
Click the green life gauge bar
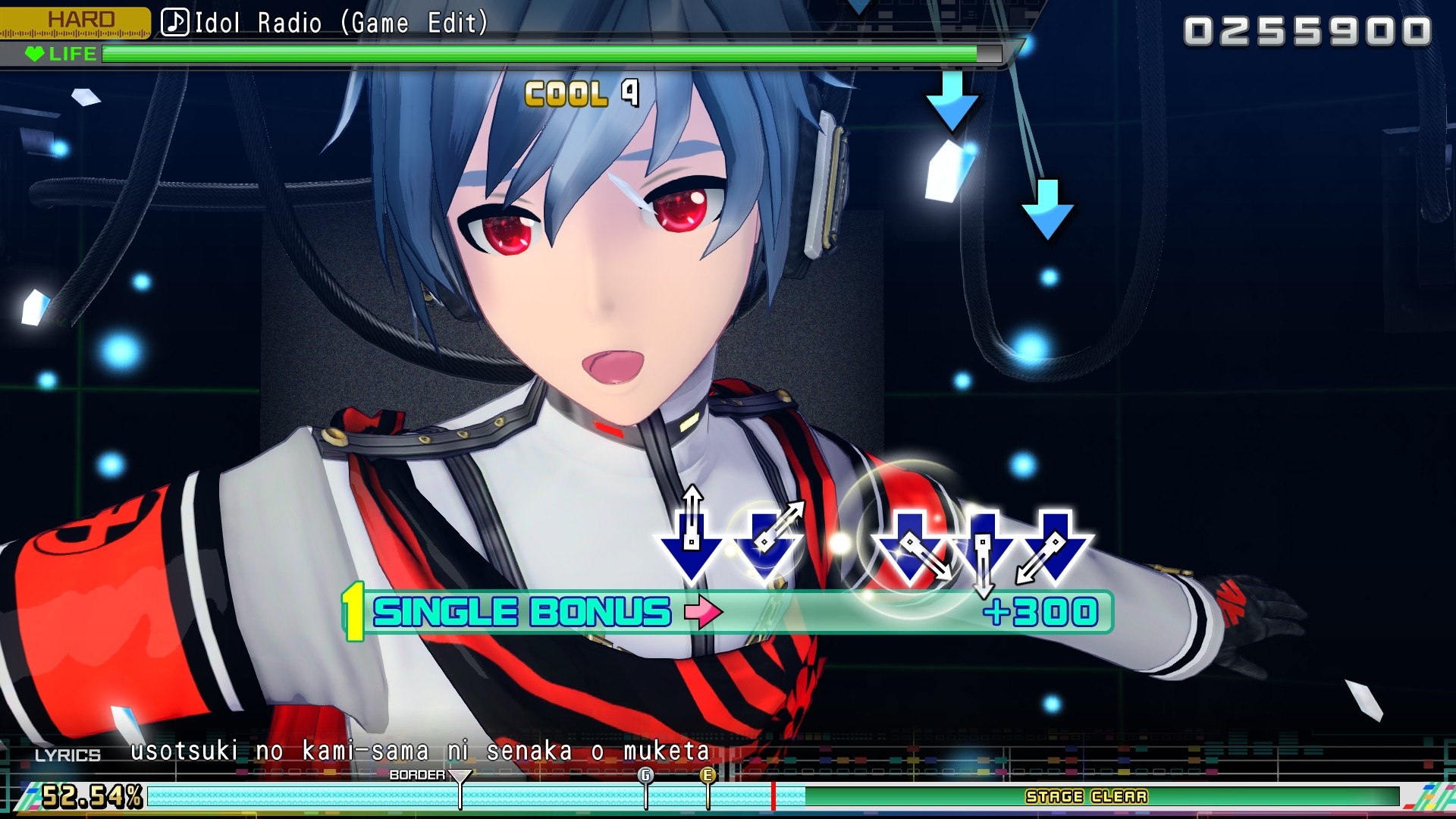(531, 54)
